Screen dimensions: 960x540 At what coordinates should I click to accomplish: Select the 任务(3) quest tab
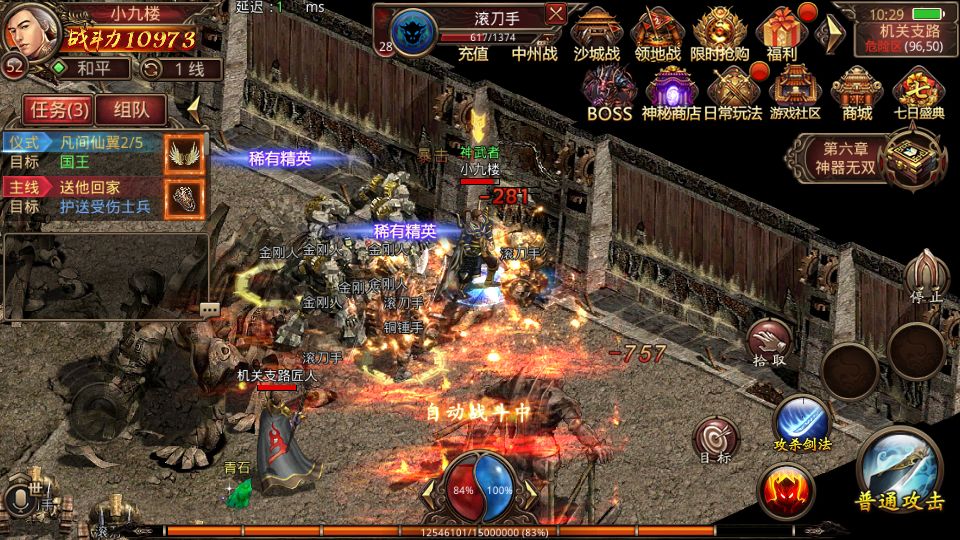tap(58, 109)
